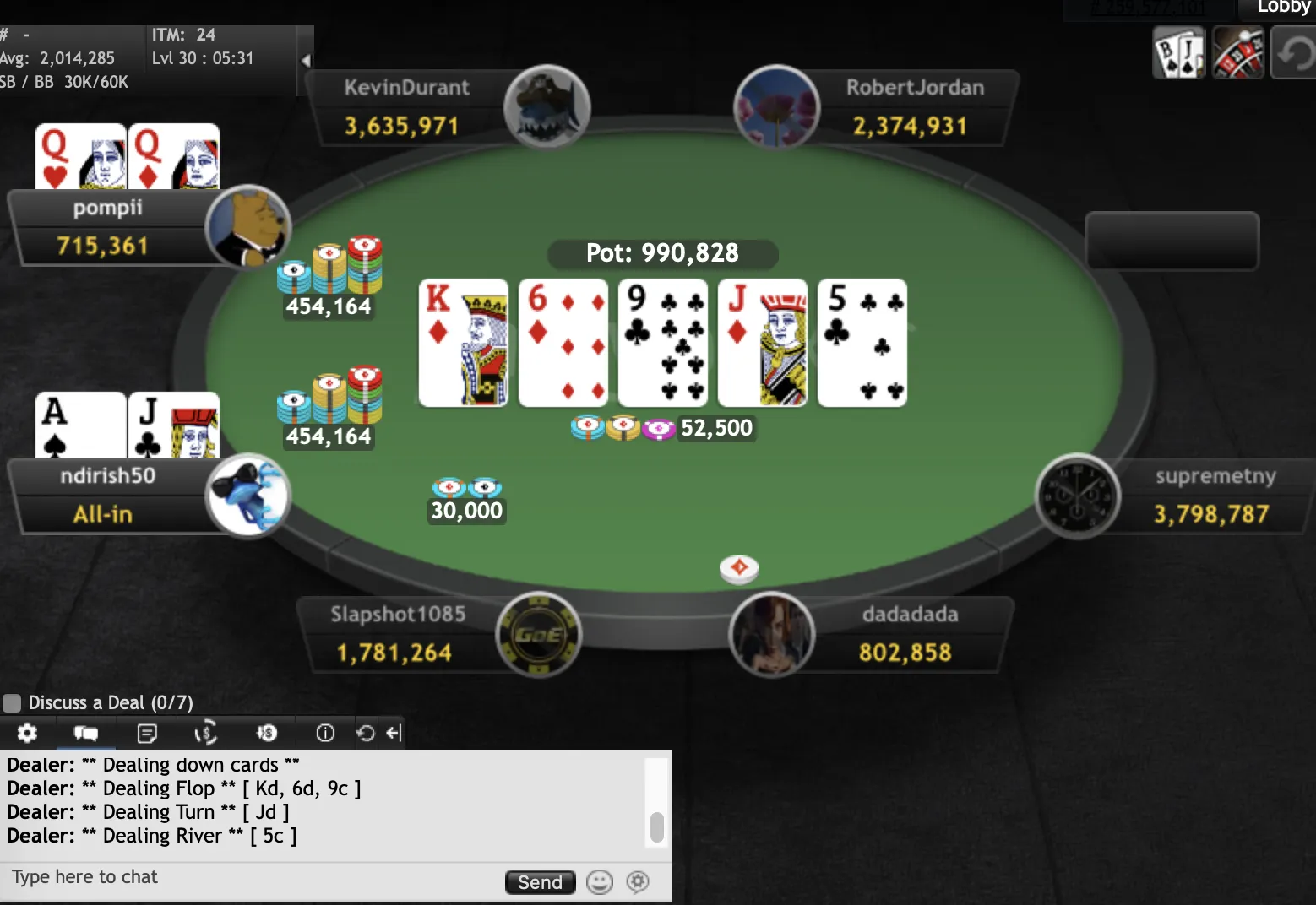
Task: Open the blackjack side game icon
Action: pos(1179,52)
